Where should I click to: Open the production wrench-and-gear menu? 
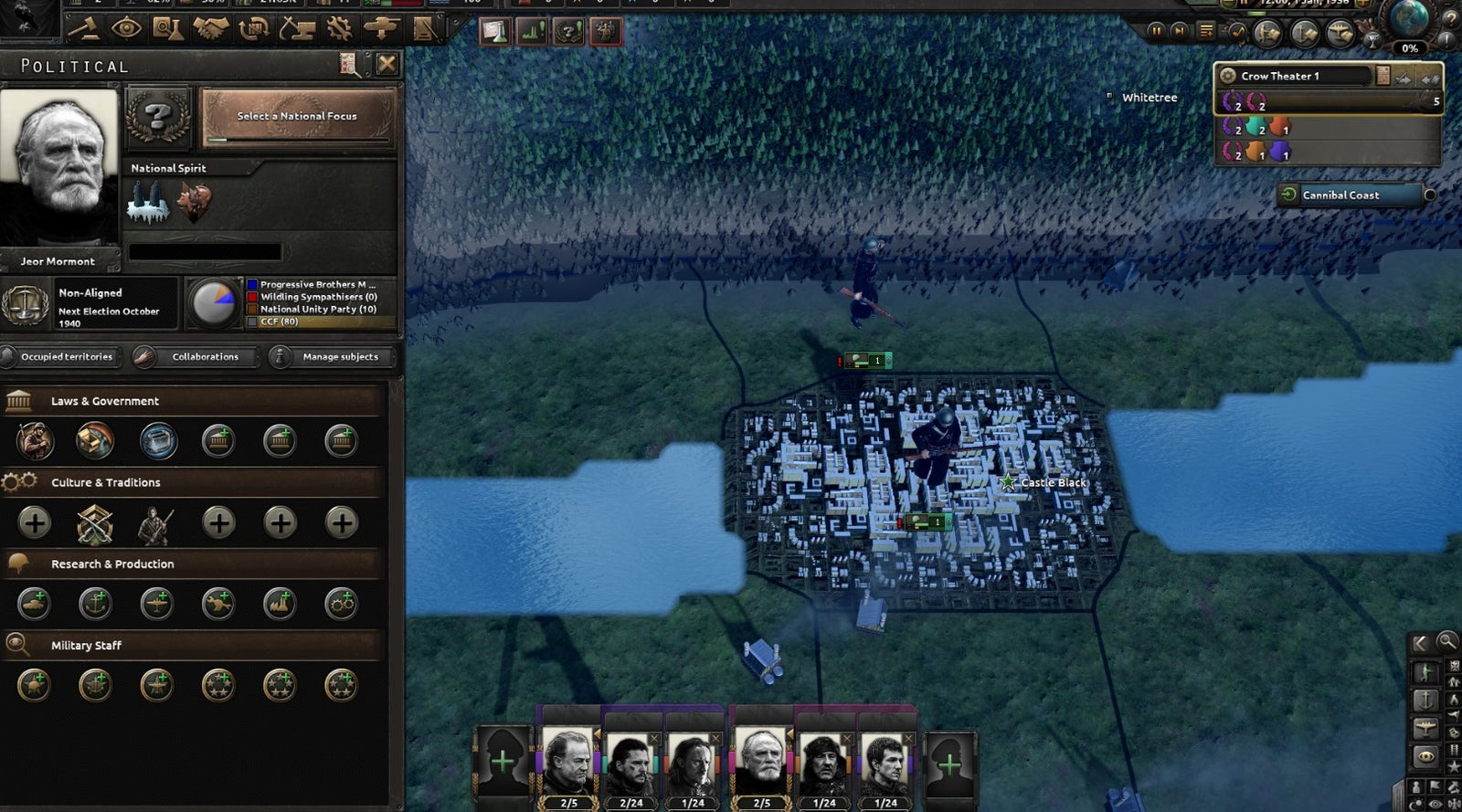(340, 29)
